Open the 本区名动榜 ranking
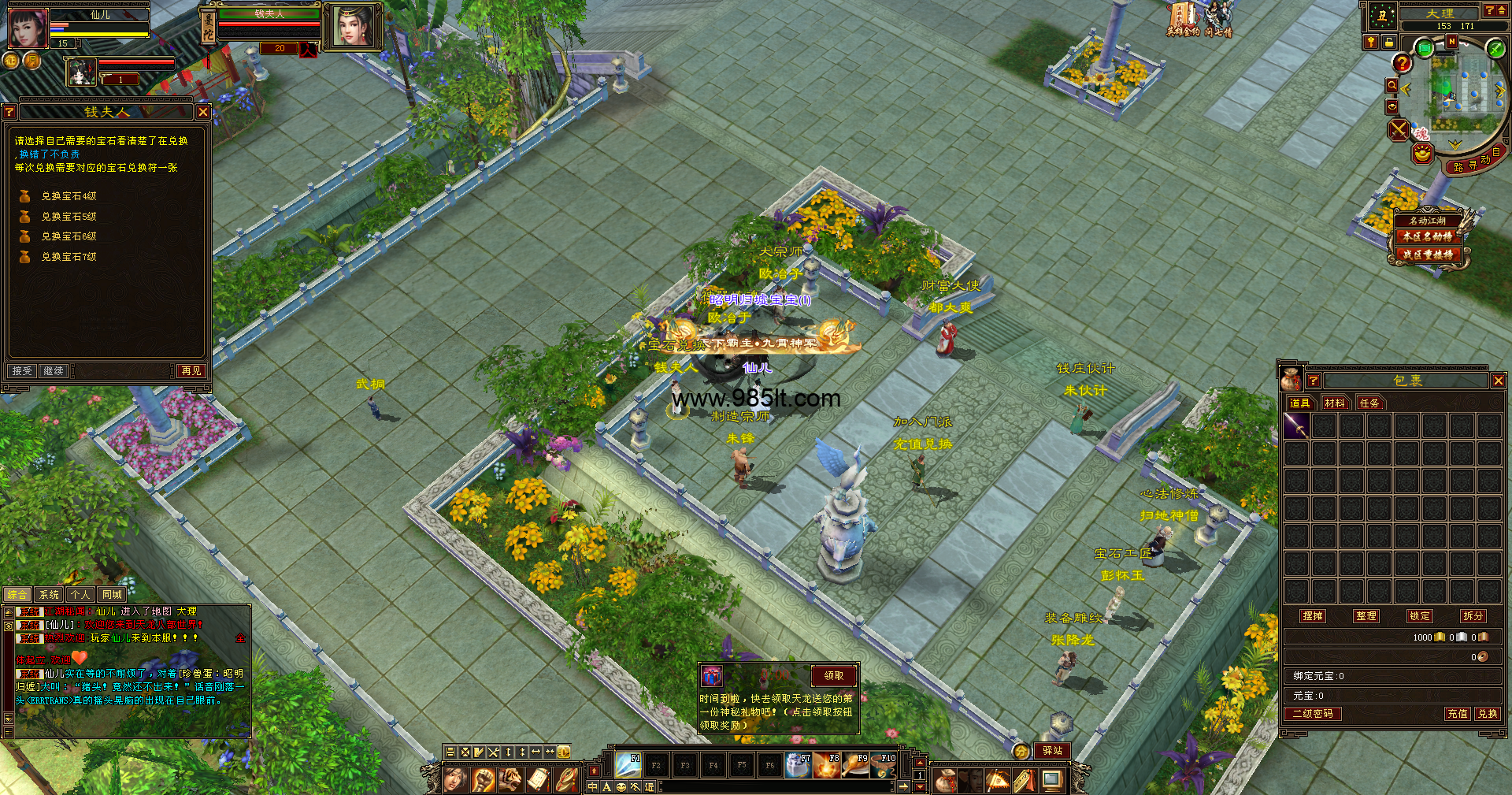This screenshot has width=1512, height=795. point(1427,236)
